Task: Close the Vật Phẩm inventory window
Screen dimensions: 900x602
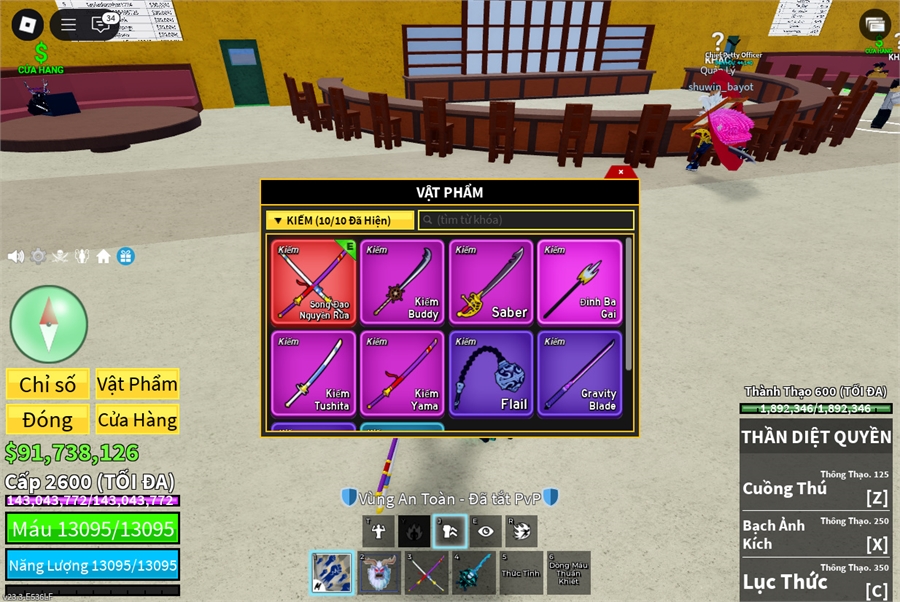Action: point(621,172)
